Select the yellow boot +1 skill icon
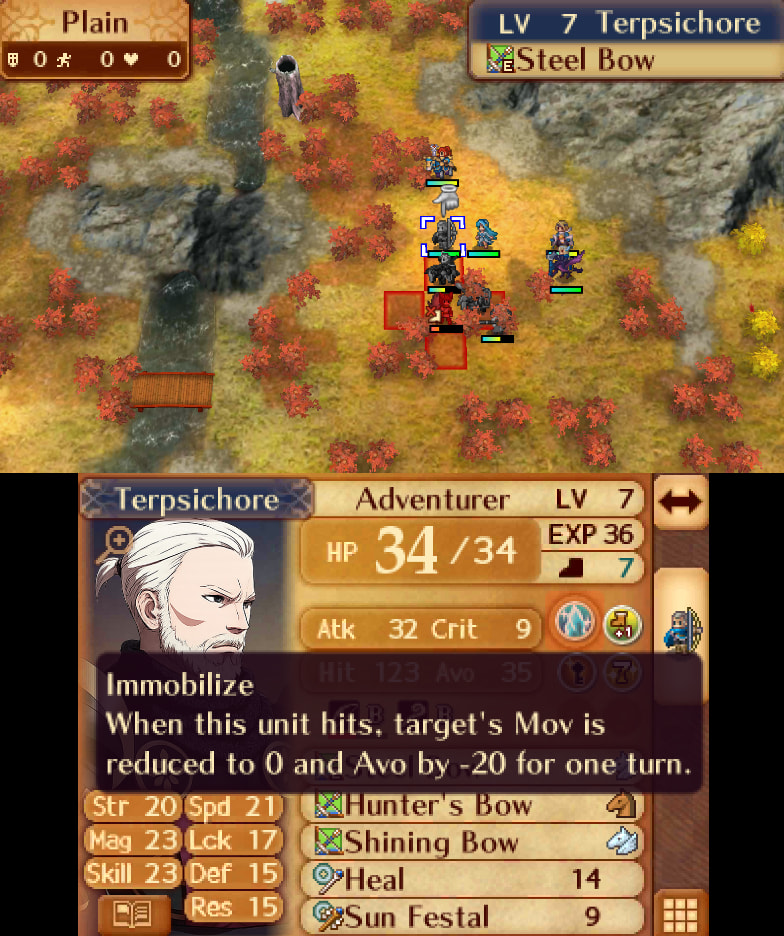The height and width of the screenshot is (936, 784). click(623, 627)
